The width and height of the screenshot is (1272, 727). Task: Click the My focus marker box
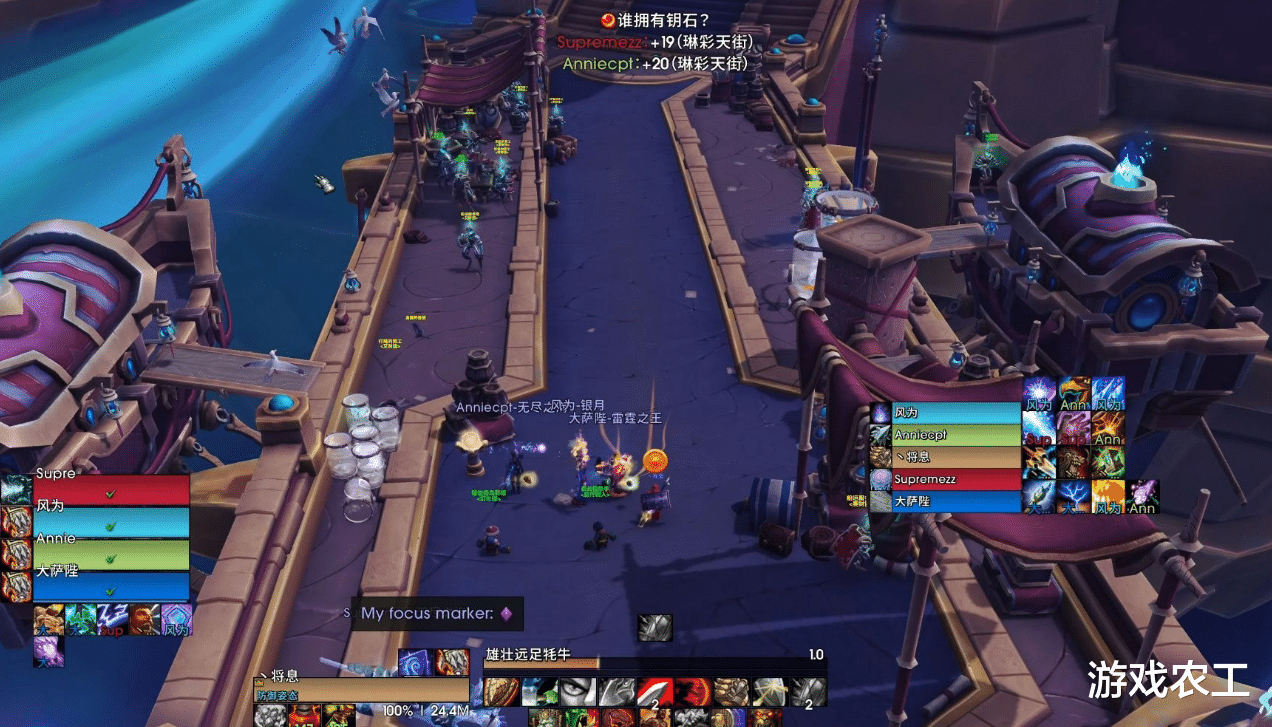(x=437, y=614)
